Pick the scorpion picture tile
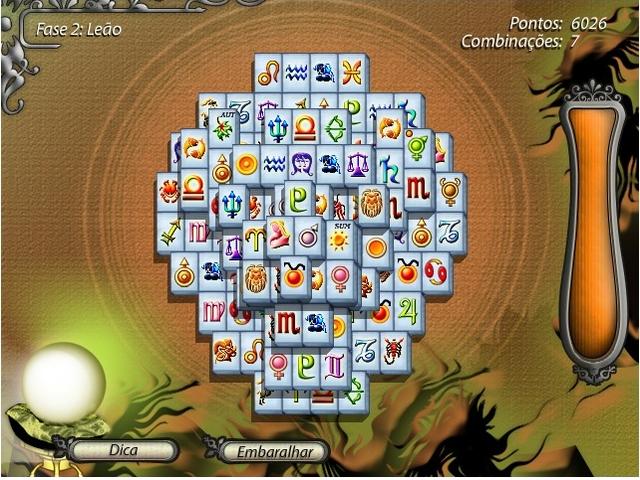 (394, 349)
